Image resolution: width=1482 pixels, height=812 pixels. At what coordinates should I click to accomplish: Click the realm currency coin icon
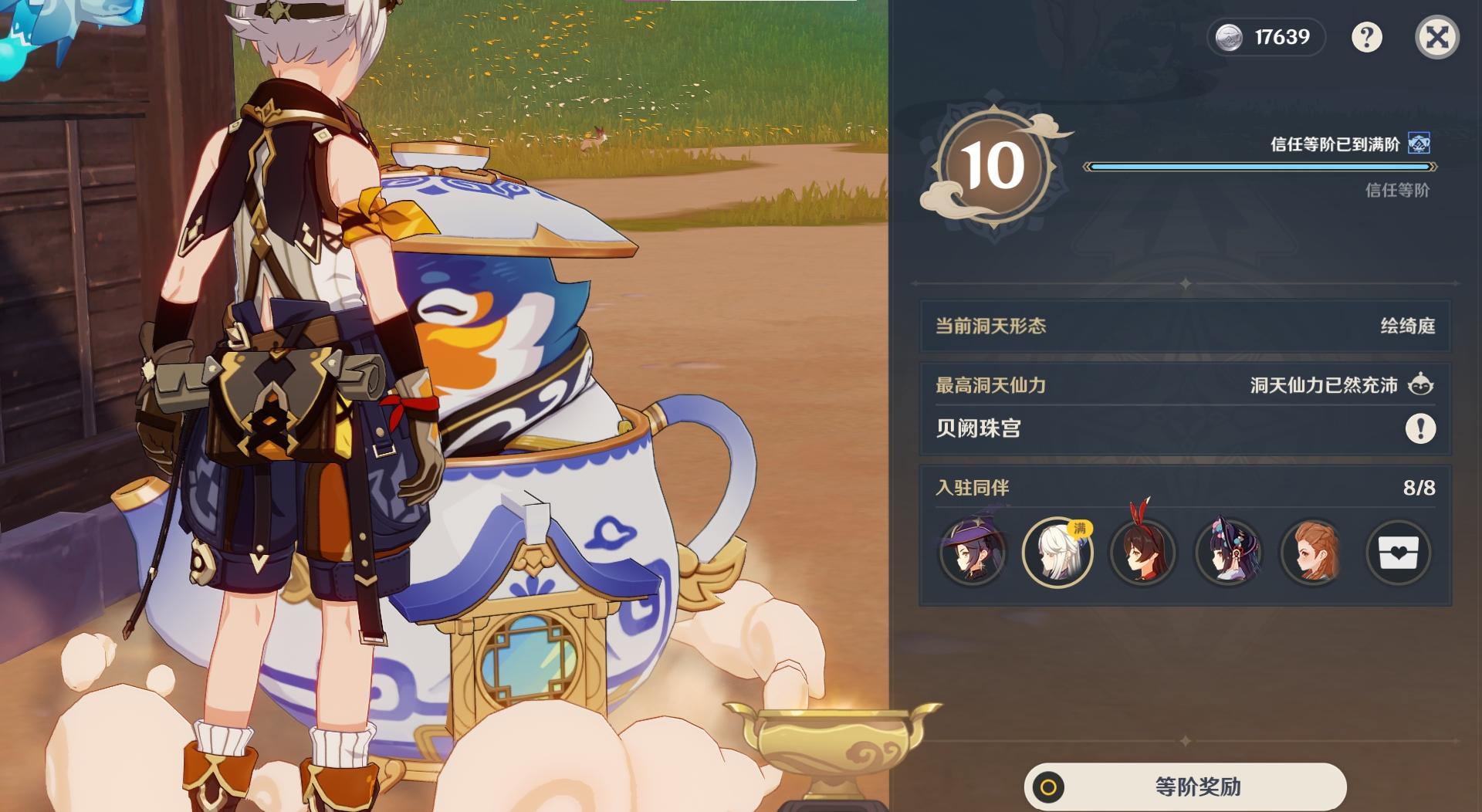1229,37
